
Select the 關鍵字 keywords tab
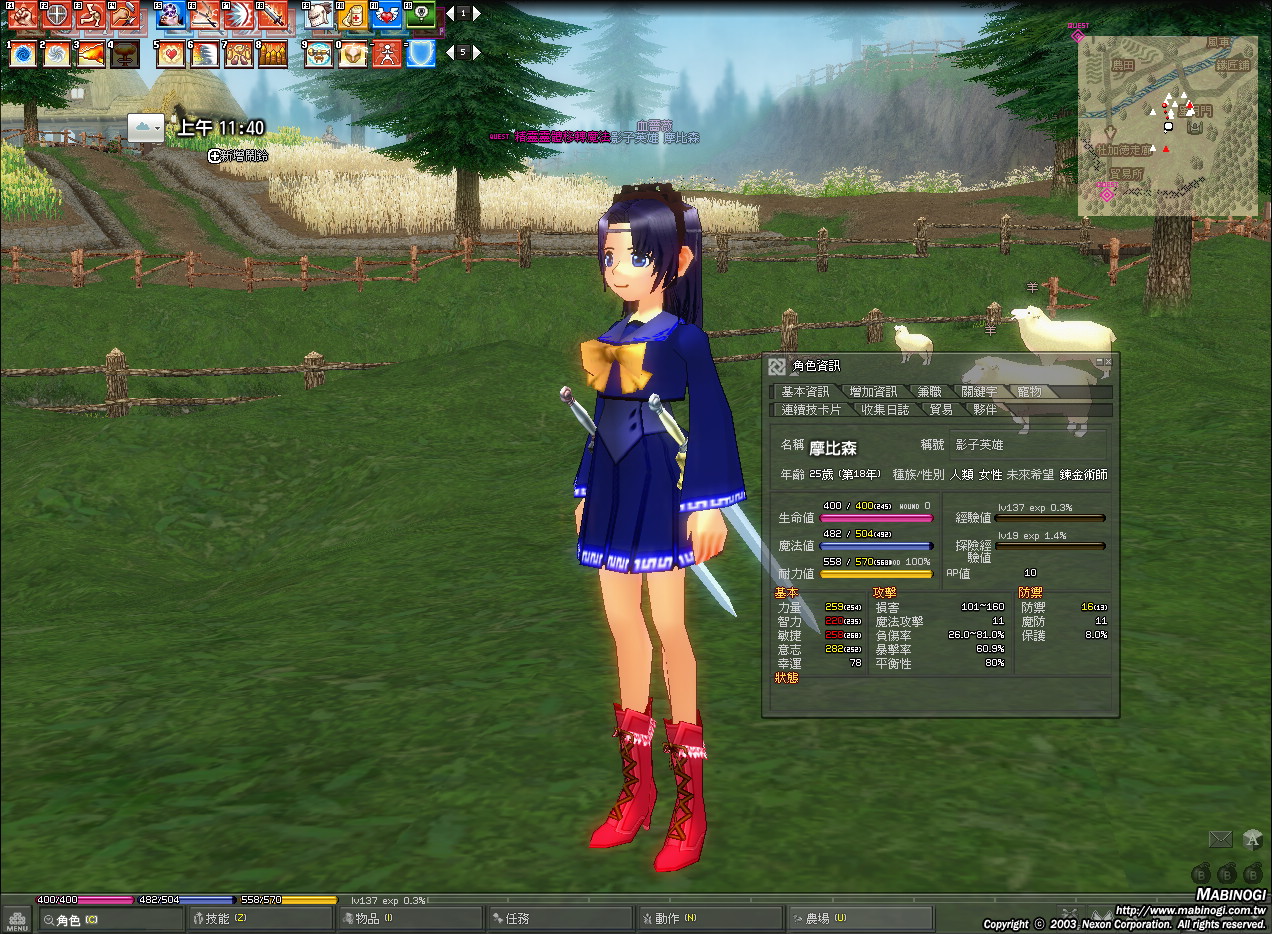(979, 392)
